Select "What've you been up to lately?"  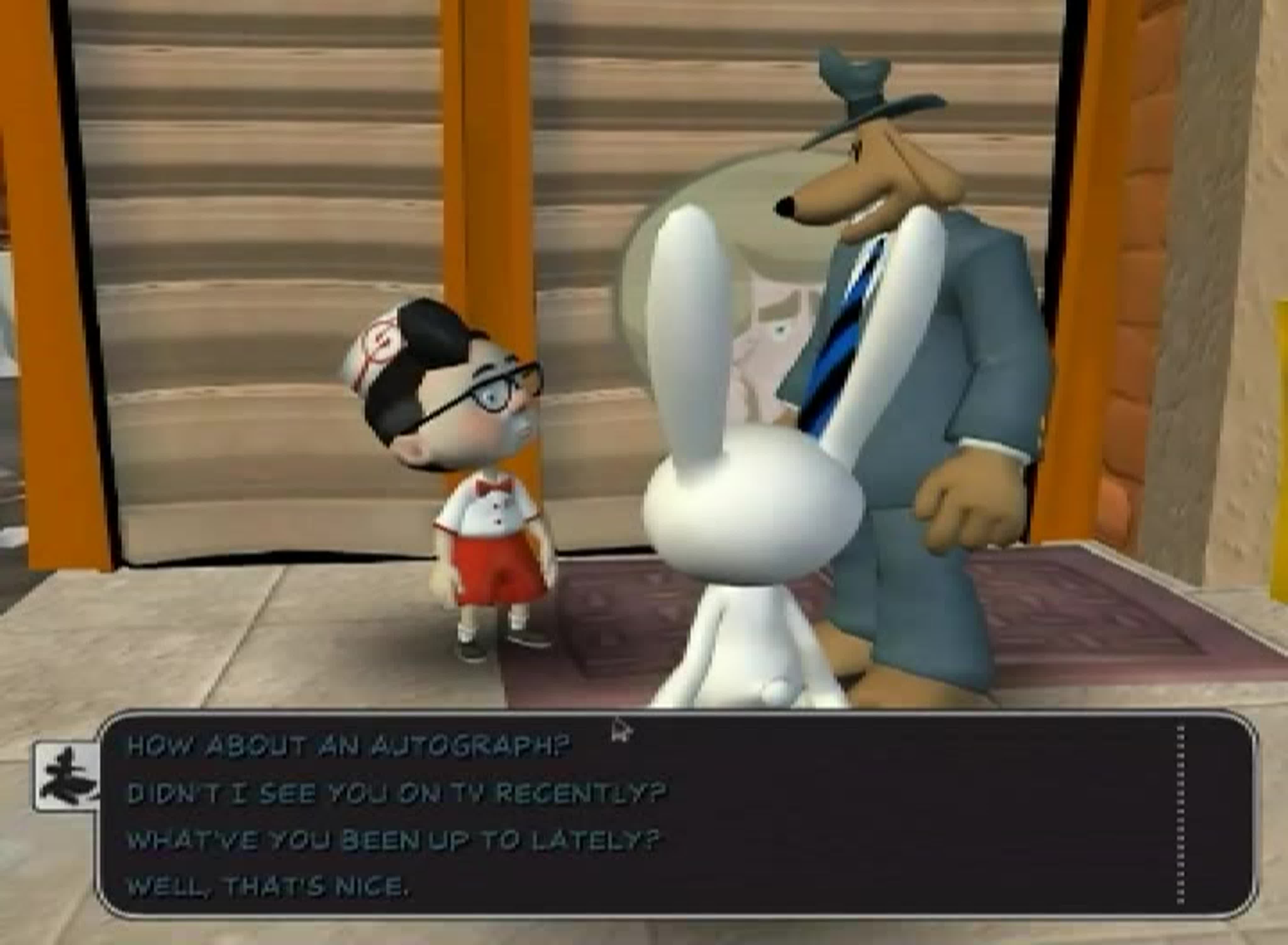coord(393,840)
